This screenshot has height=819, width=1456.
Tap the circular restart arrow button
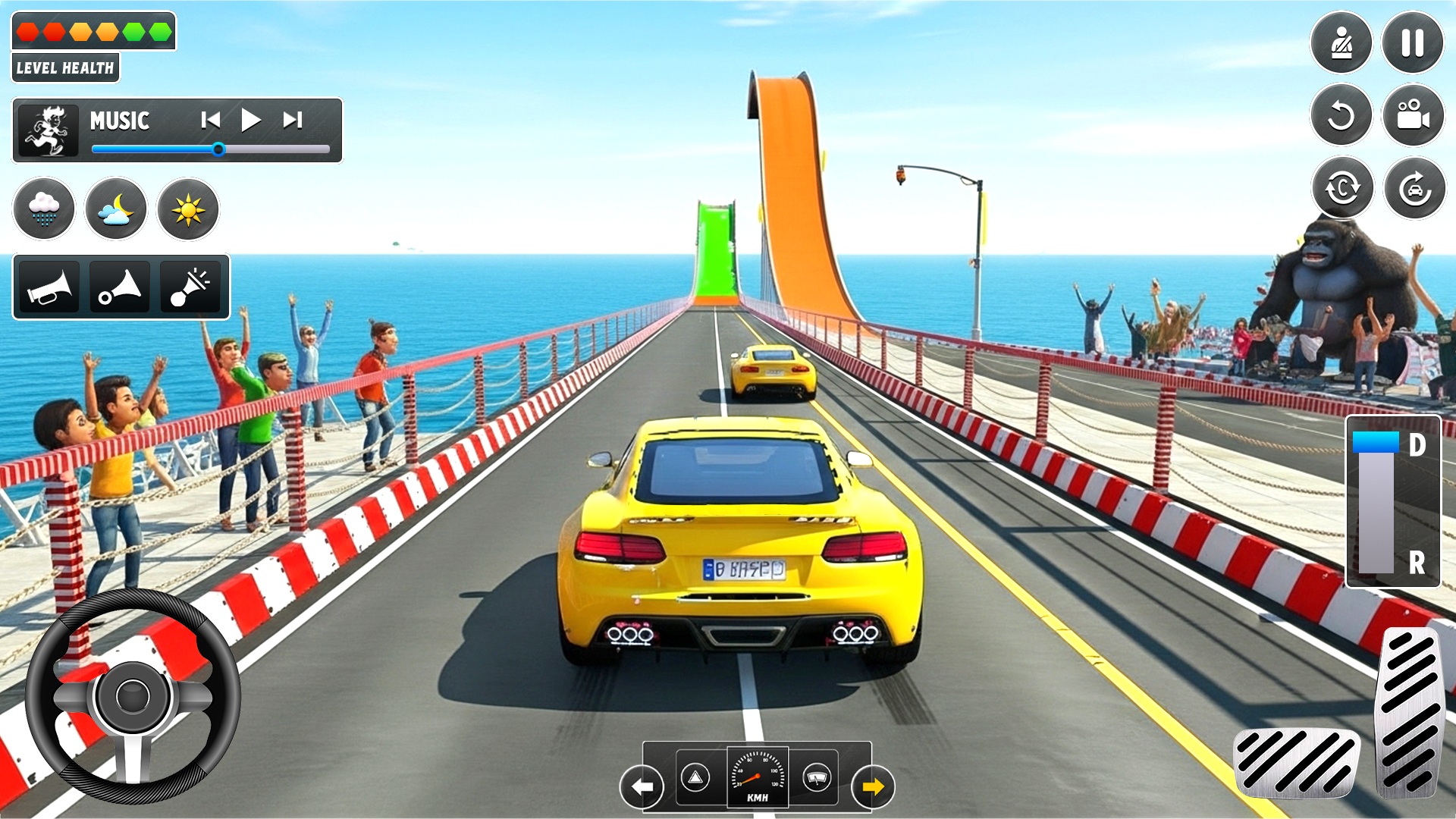click(x=1341, y=115)
